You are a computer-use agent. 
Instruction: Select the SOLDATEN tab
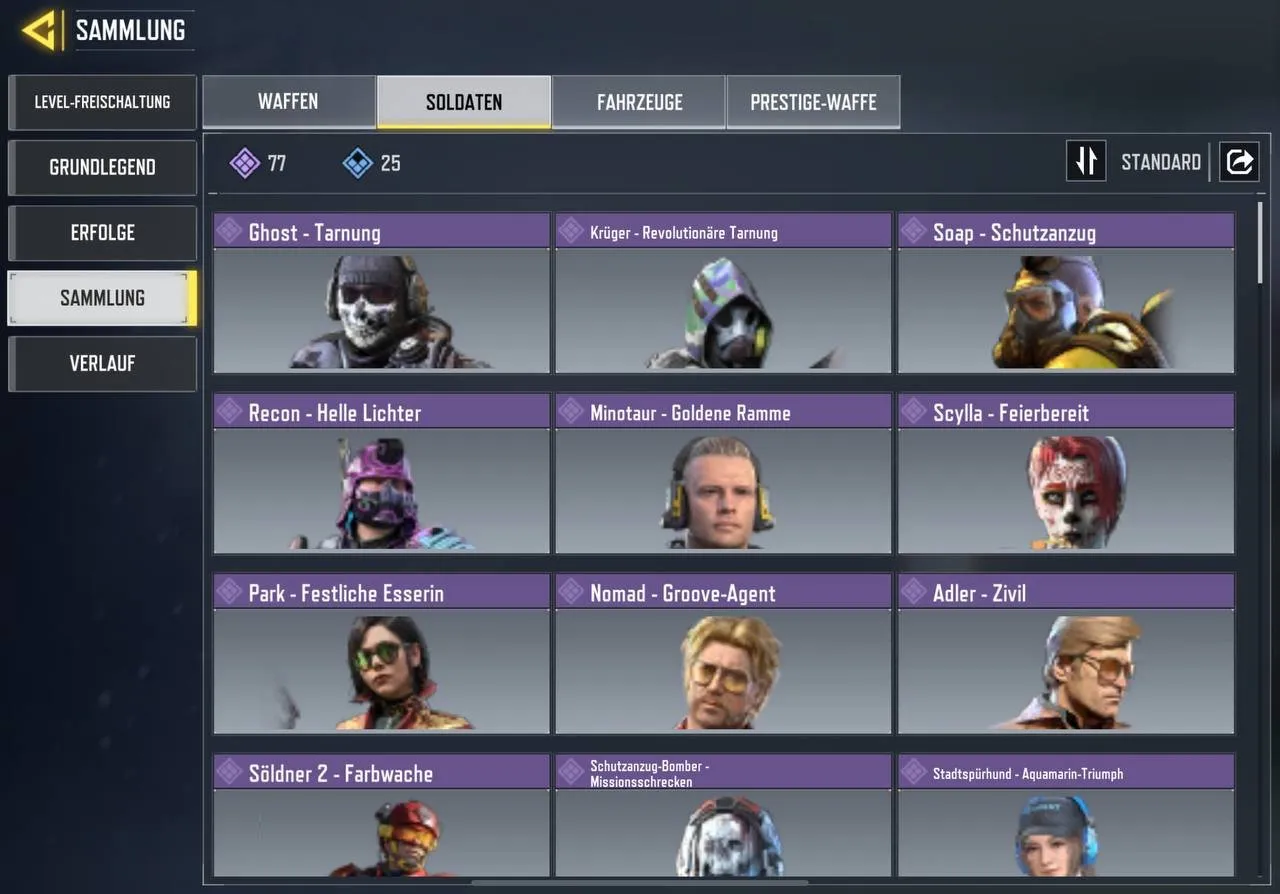462,101
